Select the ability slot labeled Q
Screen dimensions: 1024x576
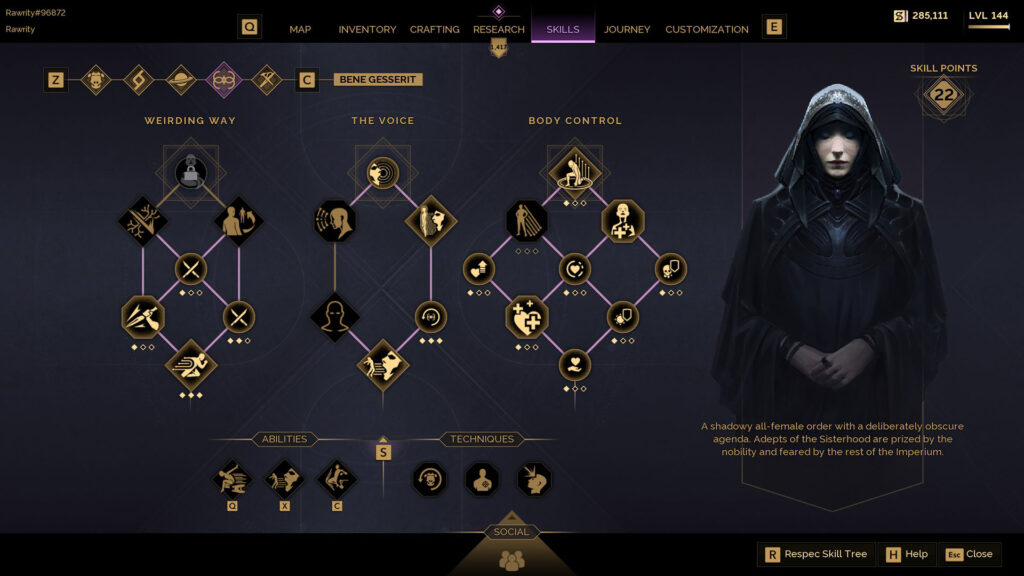tap(231, 479)
